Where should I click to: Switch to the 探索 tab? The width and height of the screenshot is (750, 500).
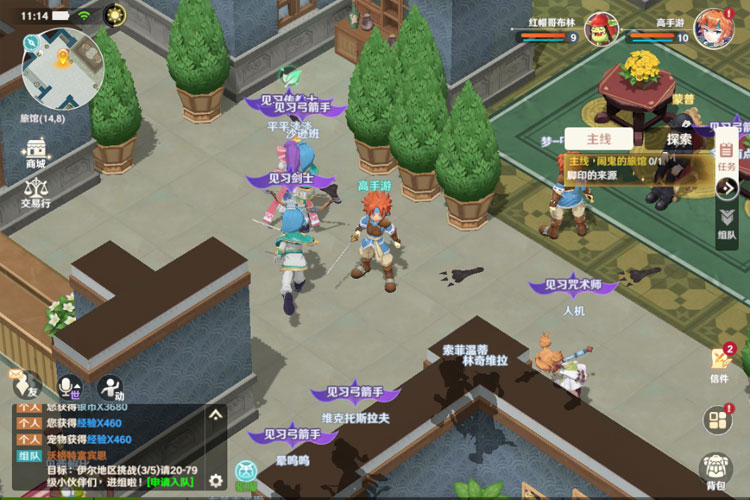pyautogui.click(x=679, y=139)
